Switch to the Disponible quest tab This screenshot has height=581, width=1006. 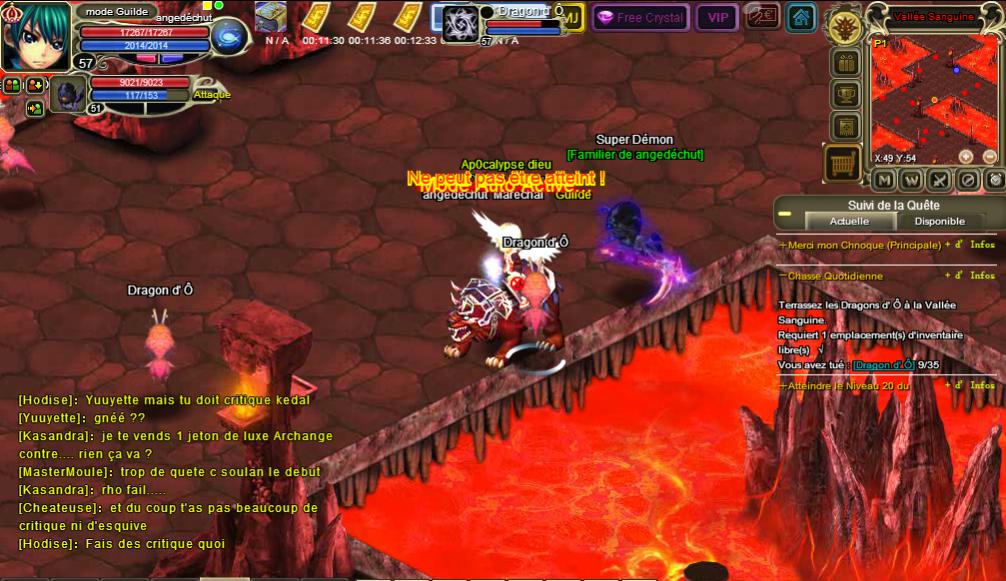(x=939, y=221)
